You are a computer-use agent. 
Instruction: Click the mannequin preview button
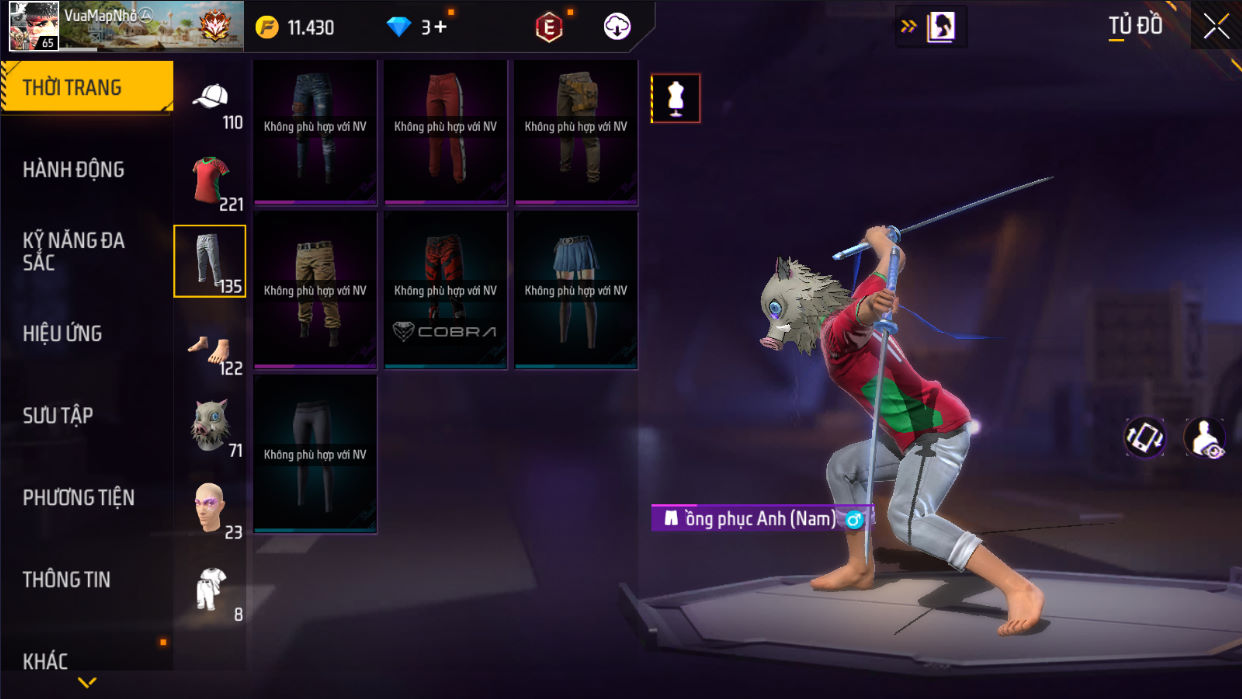tap(676, 98)
